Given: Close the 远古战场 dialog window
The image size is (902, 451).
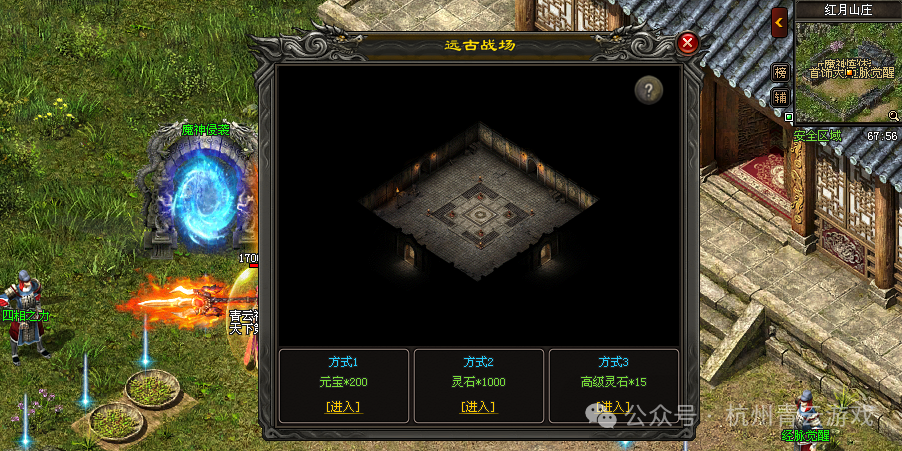Looking at the screenshot, I should coord(687,43).
